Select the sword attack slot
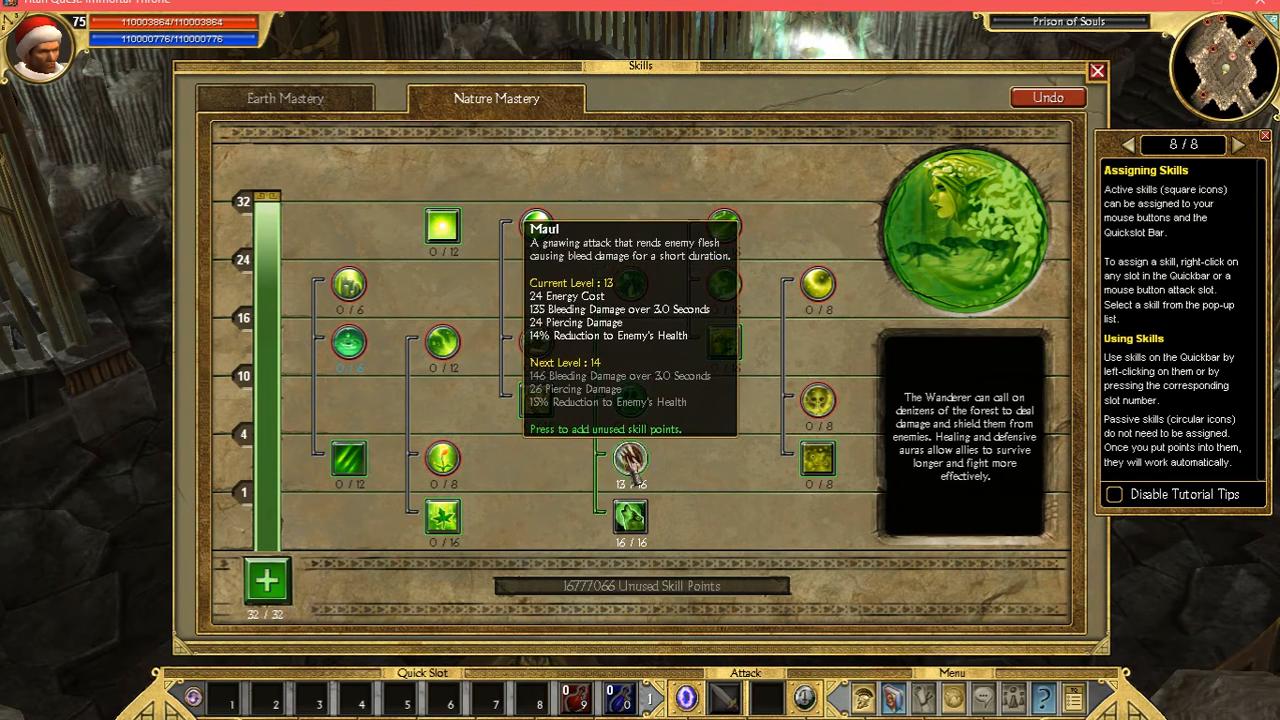The image size is (1280, 720). [724, 697]
